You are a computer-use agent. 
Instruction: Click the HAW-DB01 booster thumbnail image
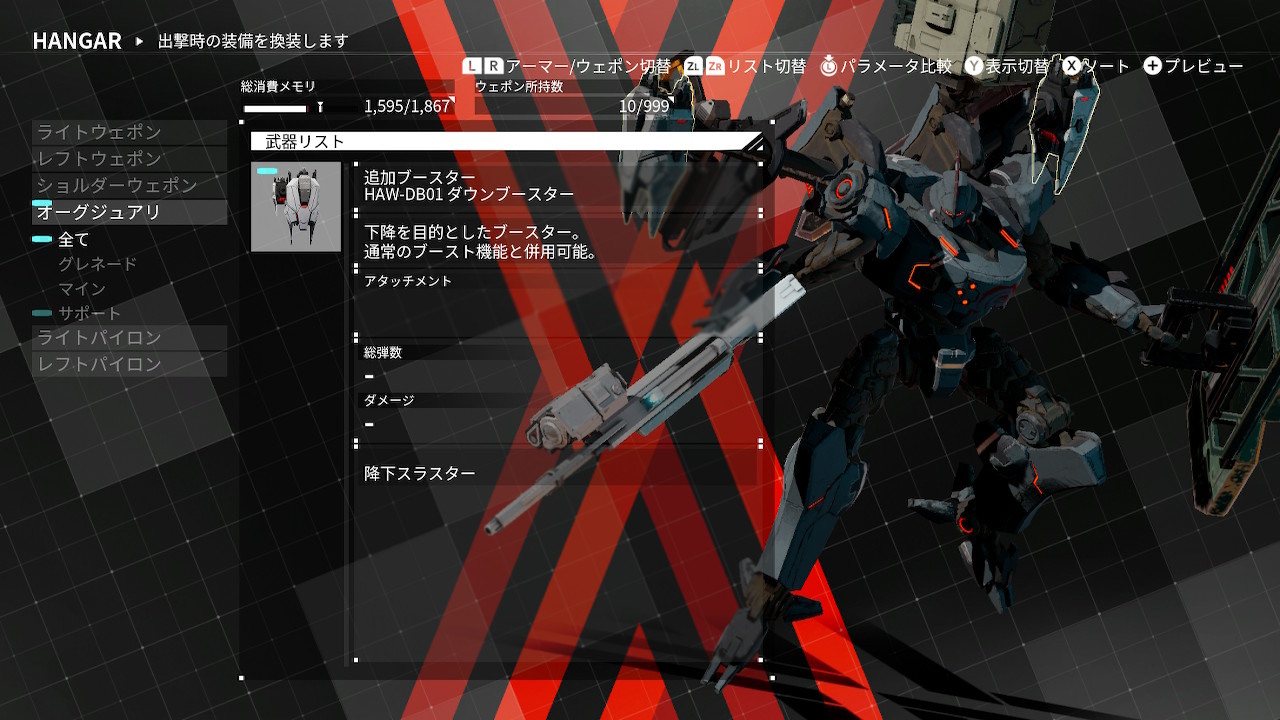[295, 205]
